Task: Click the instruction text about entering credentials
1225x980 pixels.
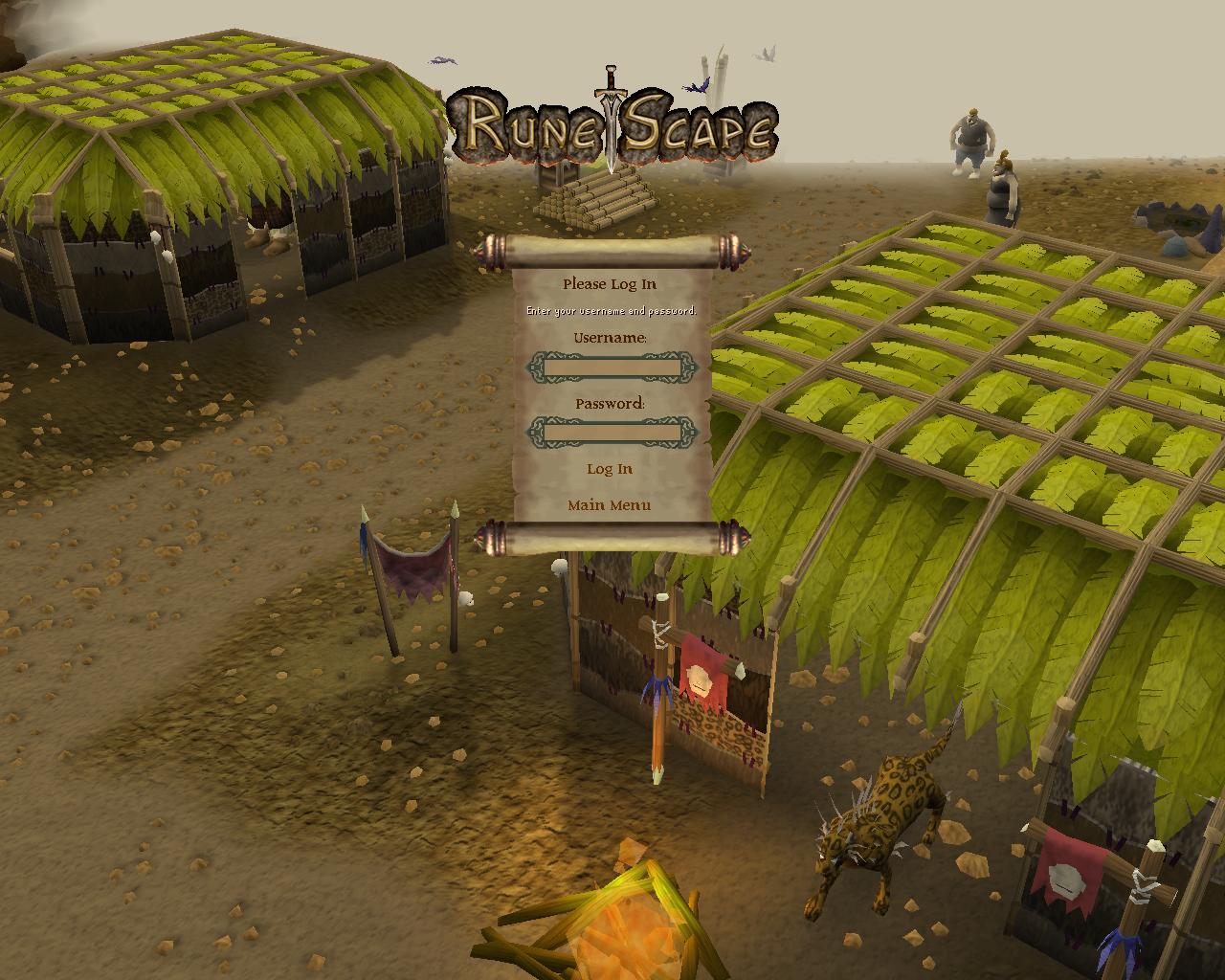Action: (x=611, y=309)
